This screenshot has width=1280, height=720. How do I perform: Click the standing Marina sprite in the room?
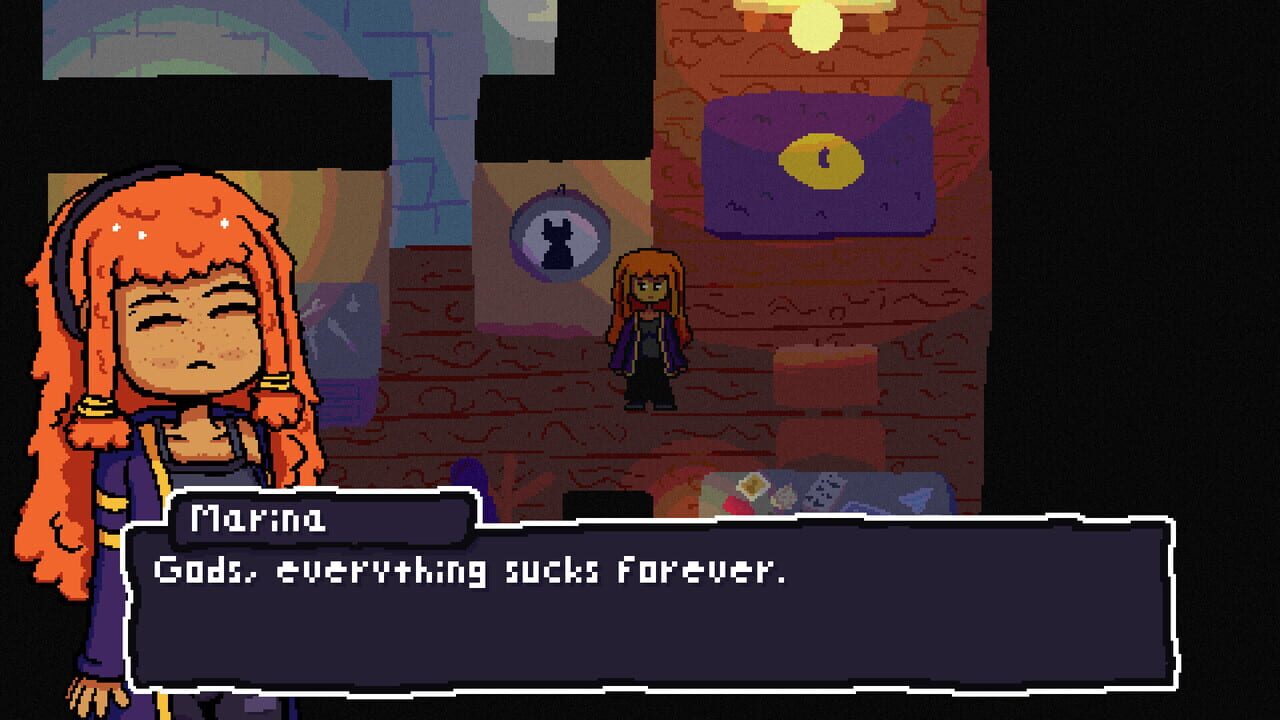pyautogui.click(x=652, y=330)
